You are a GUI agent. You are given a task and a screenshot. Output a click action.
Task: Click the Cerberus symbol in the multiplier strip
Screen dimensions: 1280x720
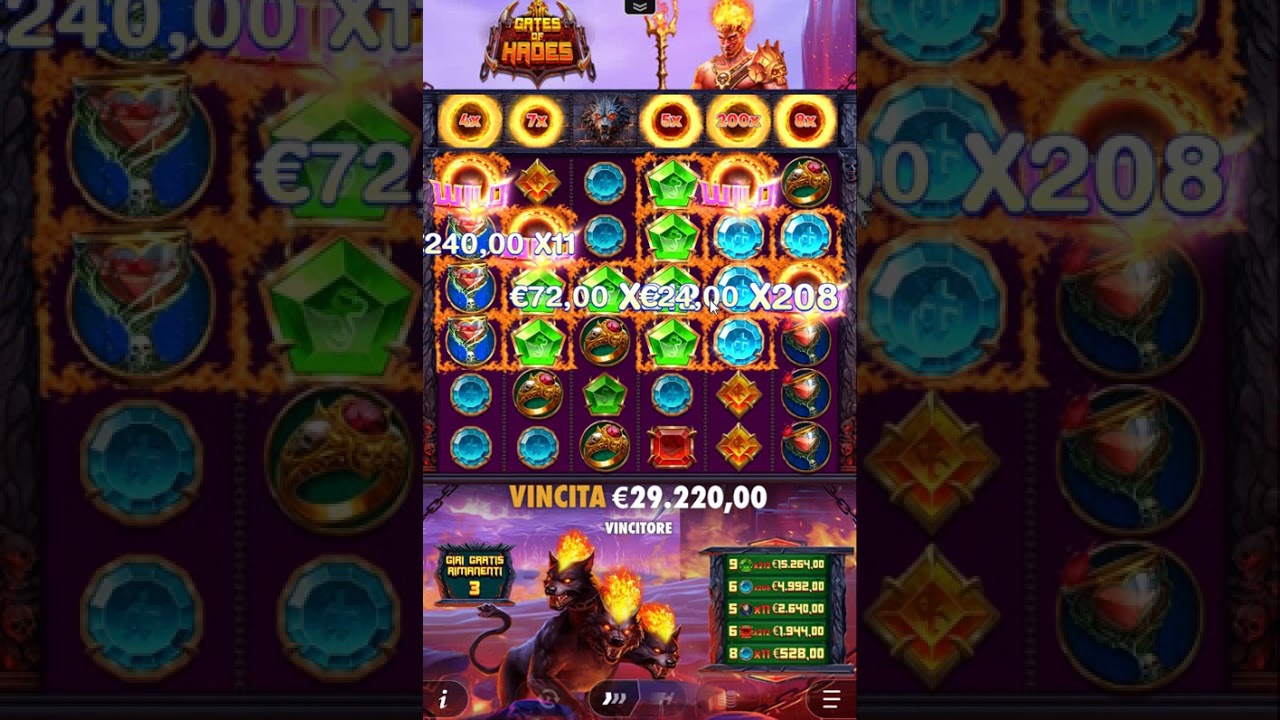click(604, 120)
